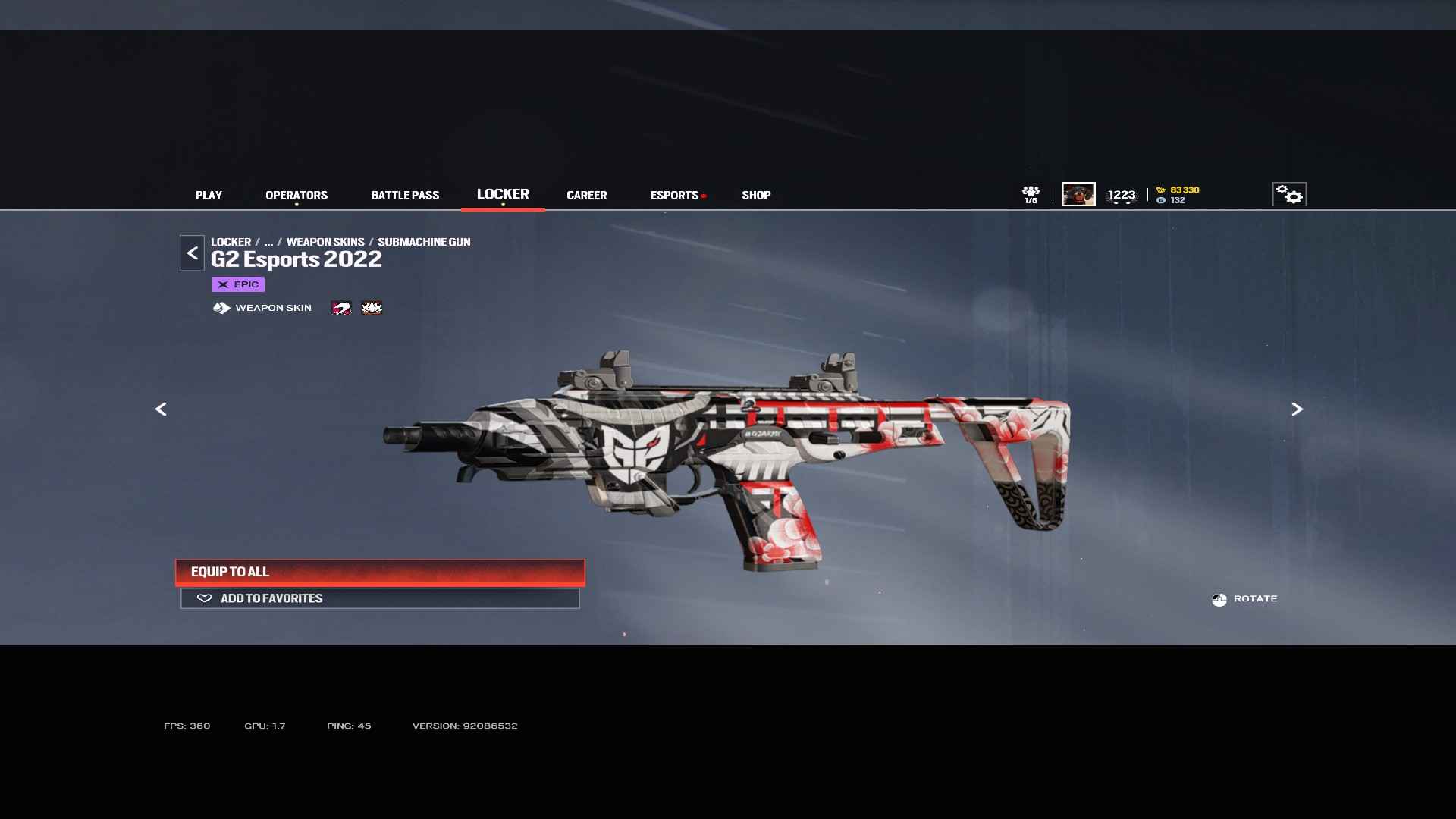Open the renown and credits balance
The height and width of the screenshot is (819, 1456).
1178,195
